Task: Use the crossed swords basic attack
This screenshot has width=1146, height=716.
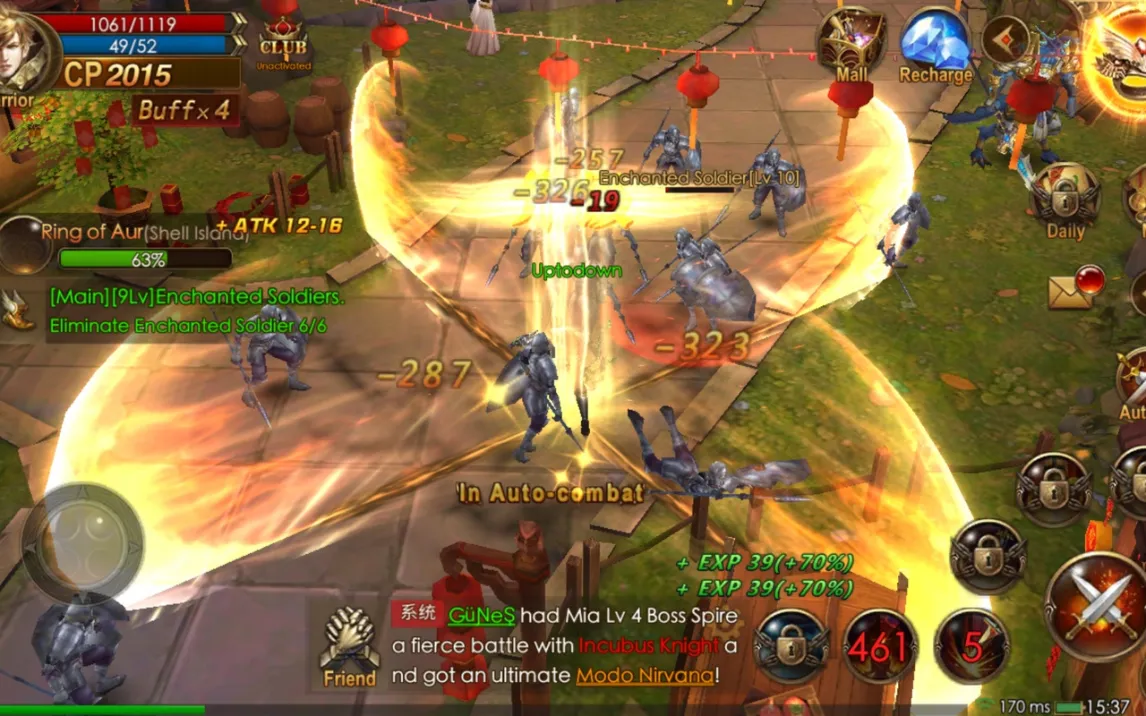Action: 1096,606
